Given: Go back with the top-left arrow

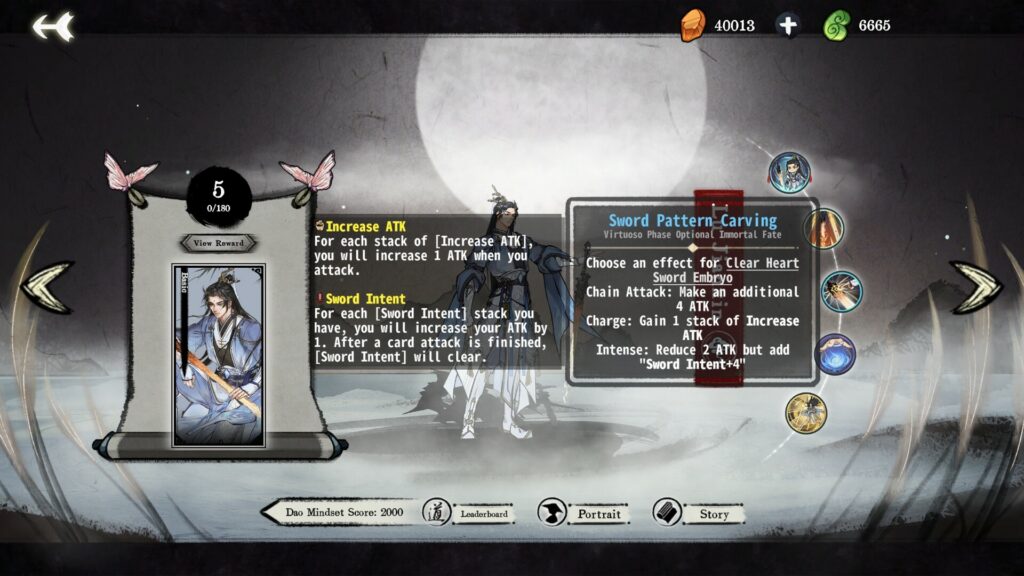Looking at the screenshot, I should tap(52, 26).
